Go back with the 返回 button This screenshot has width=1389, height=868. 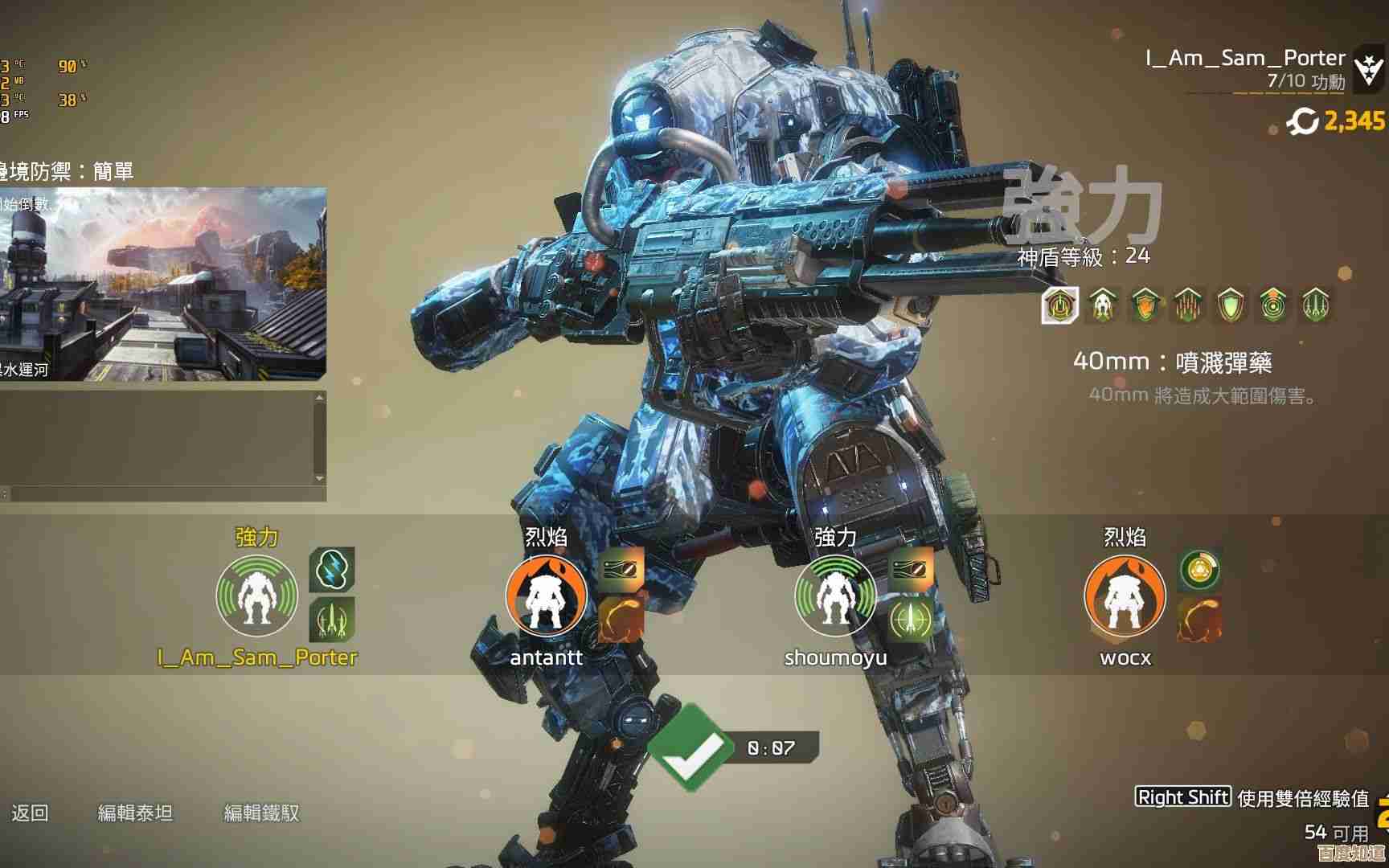pyautogui.click(x=31, y=813)
